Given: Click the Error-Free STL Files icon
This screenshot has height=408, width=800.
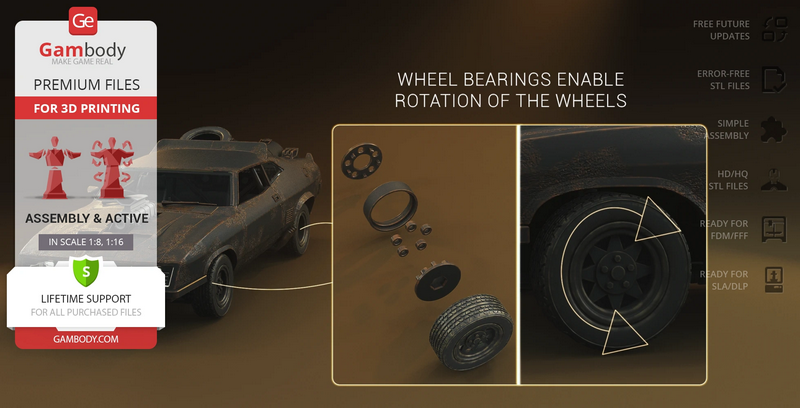Looking at the screenshot, I should [775, 80].
